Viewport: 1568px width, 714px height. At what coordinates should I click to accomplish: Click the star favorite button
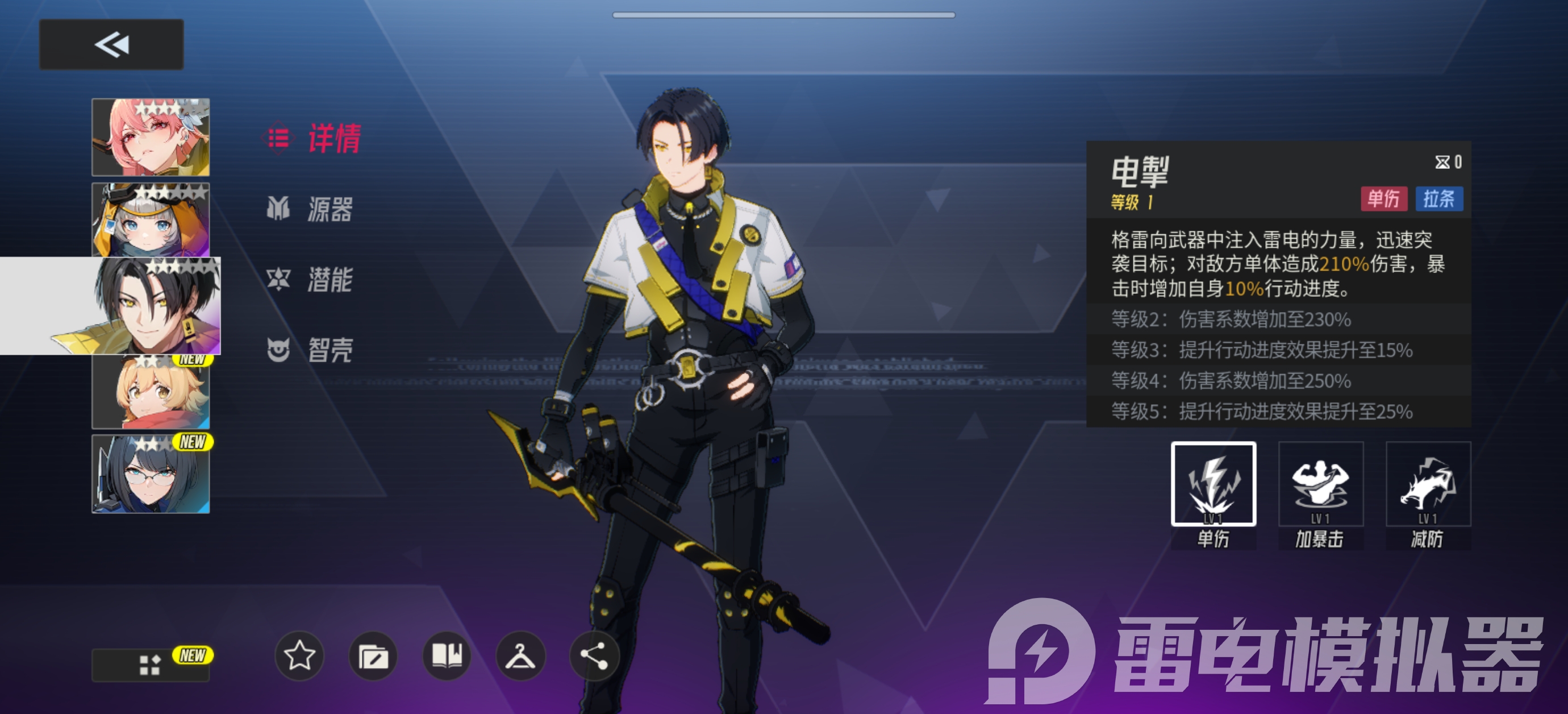(299, 656)
